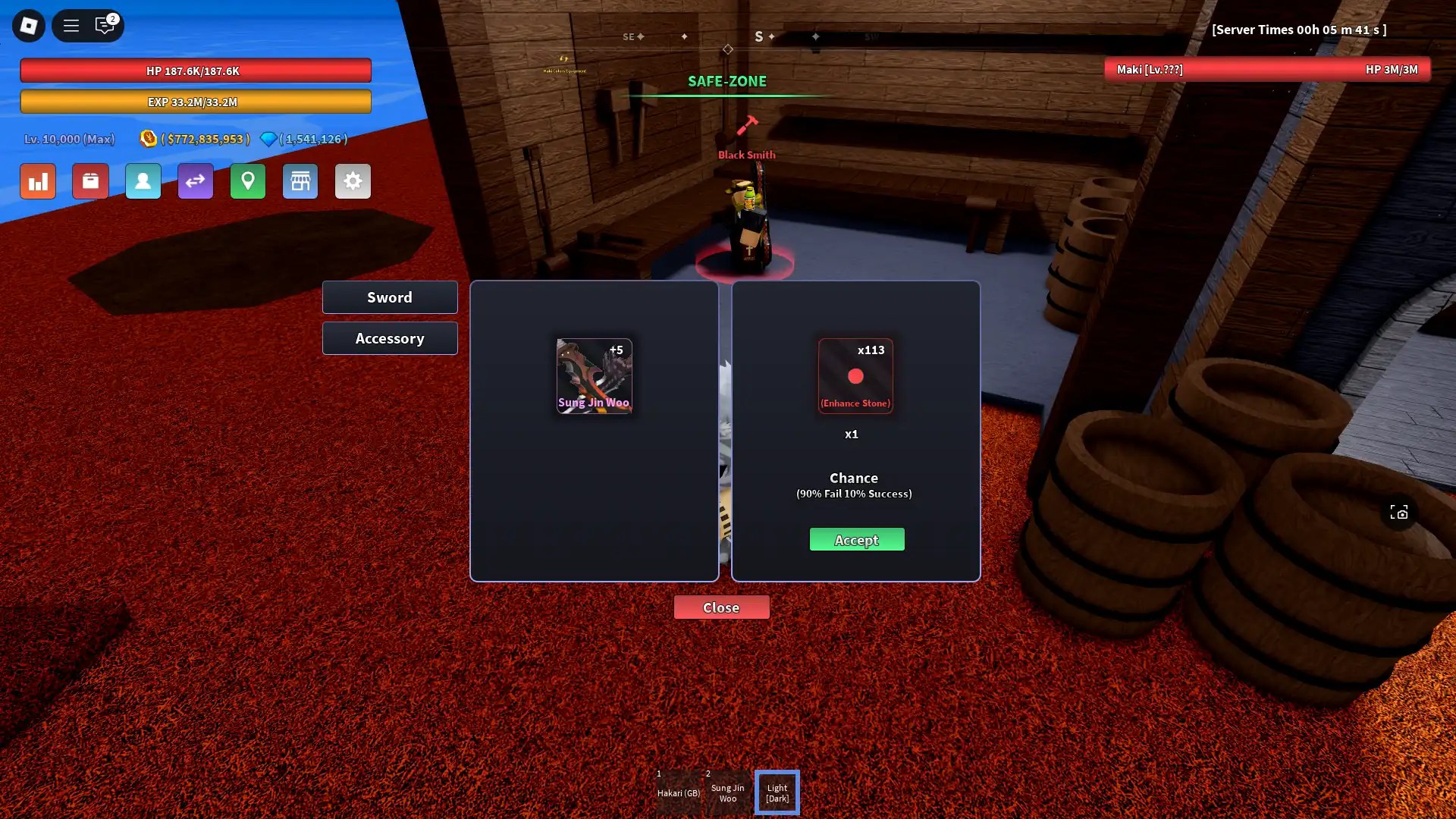Open the player profile icon
This screenshot has width=1456, height=819.
pos(143,181)
